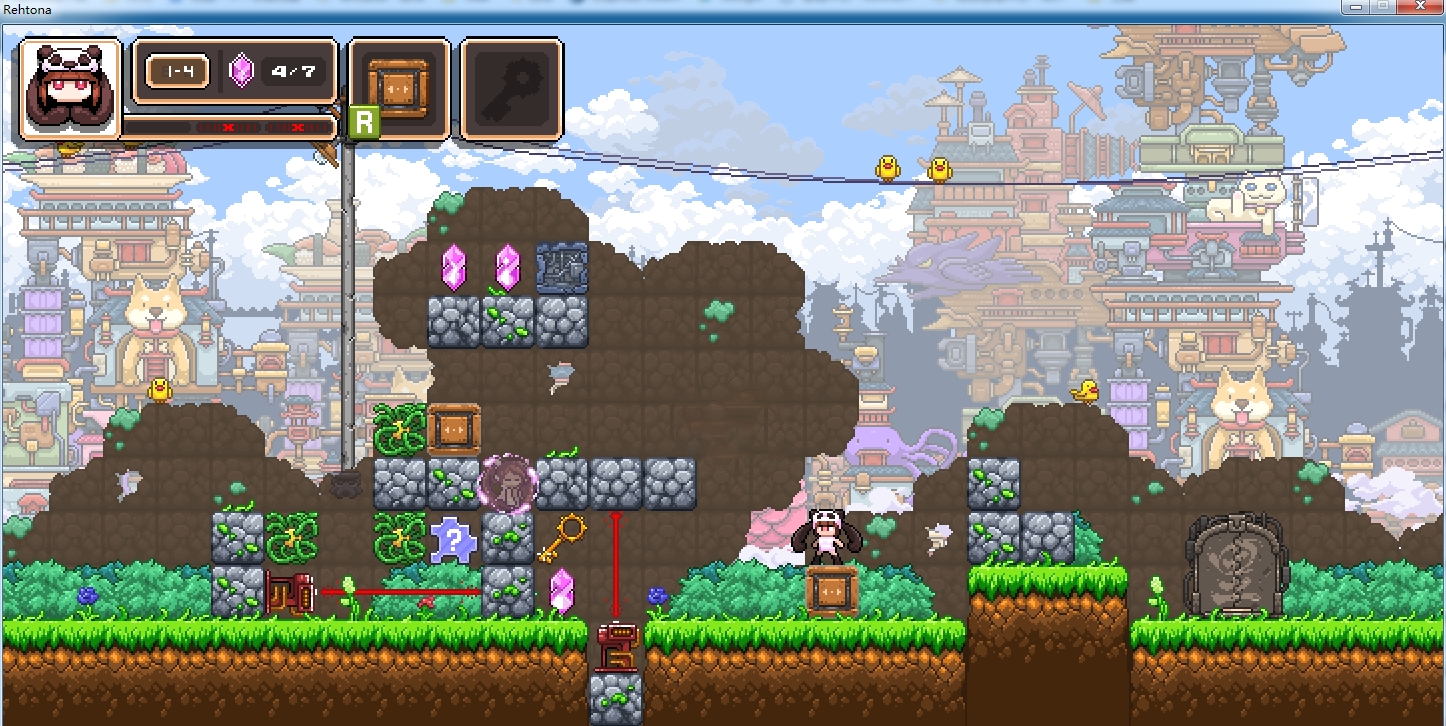This screenshot has width=1446, height=726.
Task: Minimize the Rehtona window
Action: 1356,6
